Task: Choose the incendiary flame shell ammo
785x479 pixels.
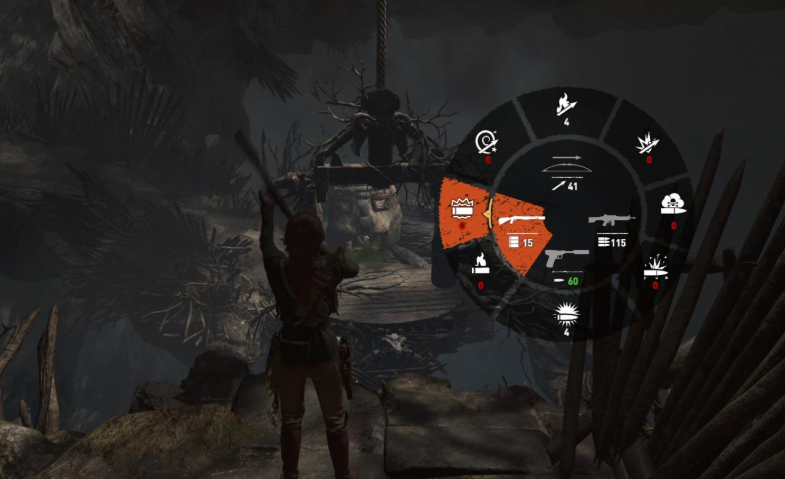Action: (x=480, y=266)
